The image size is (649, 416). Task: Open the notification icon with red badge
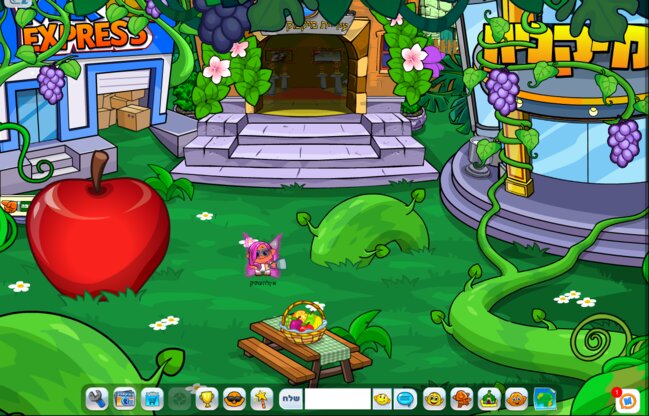pos(628,400)
